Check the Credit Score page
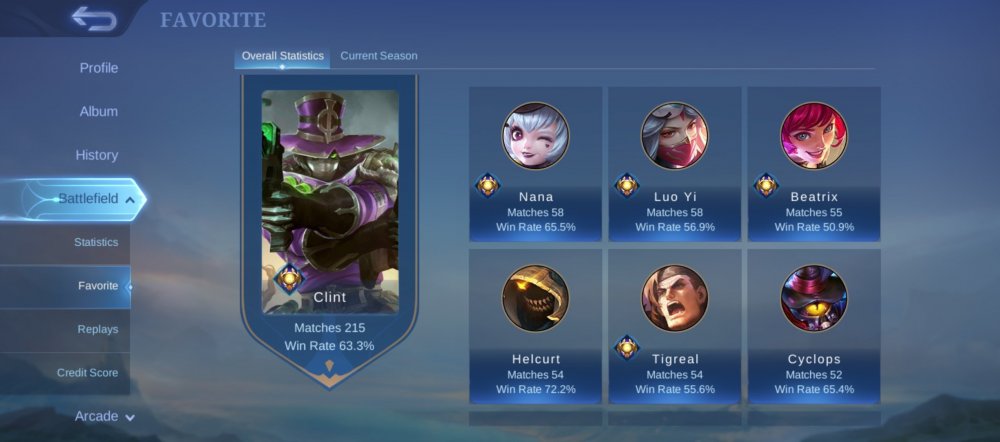The height and width of the screenshot is (442, 1000). [87, 373]
